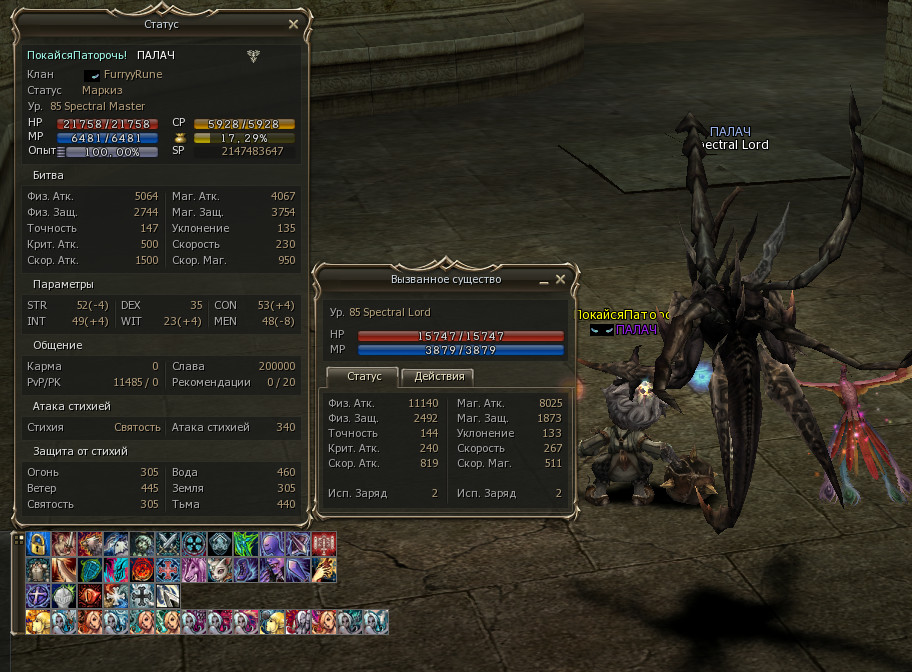Select the black cross skill icon
Image resolution: width=912 pixels, height=672 pixels.
(x=142, y=596)
